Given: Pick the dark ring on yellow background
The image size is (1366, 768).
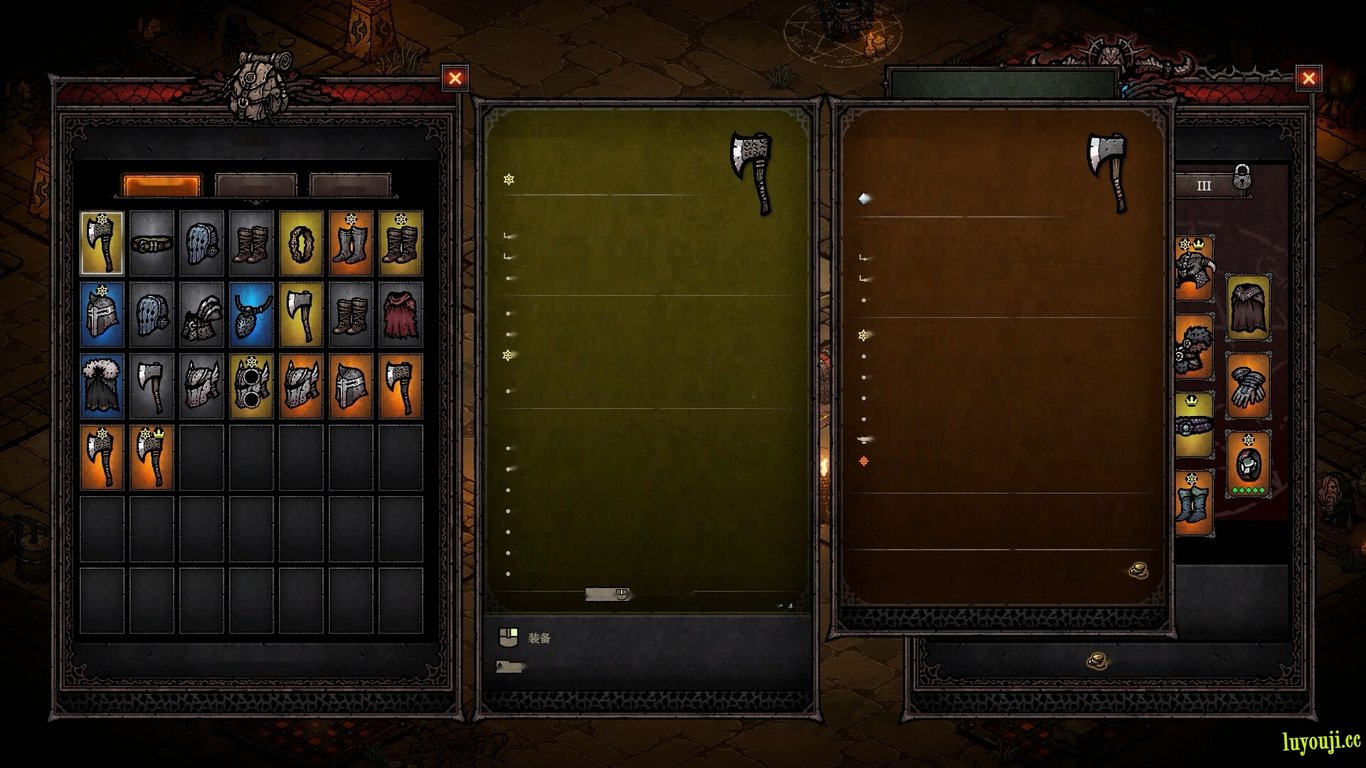Looking at the screenshot, I should 301,243.
